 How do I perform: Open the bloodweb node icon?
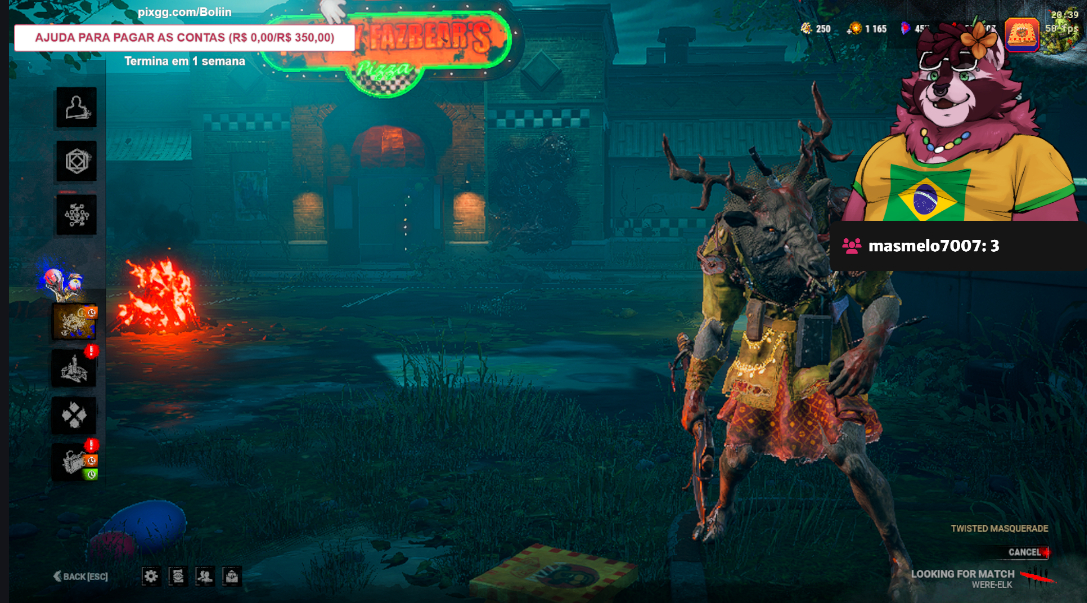coord(76,214)
